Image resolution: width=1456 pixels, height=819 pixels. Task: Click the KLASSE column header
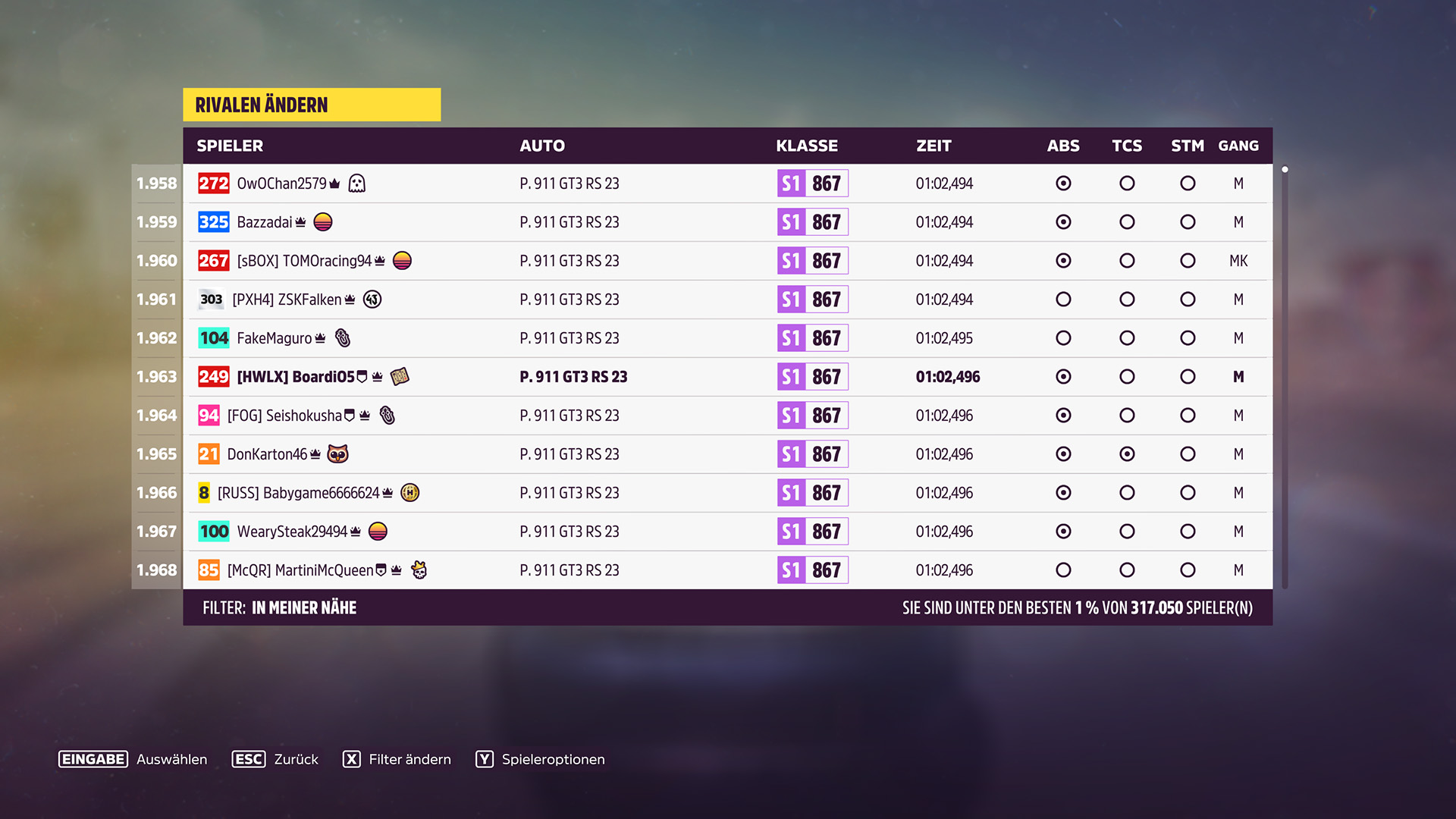[806, 146]
